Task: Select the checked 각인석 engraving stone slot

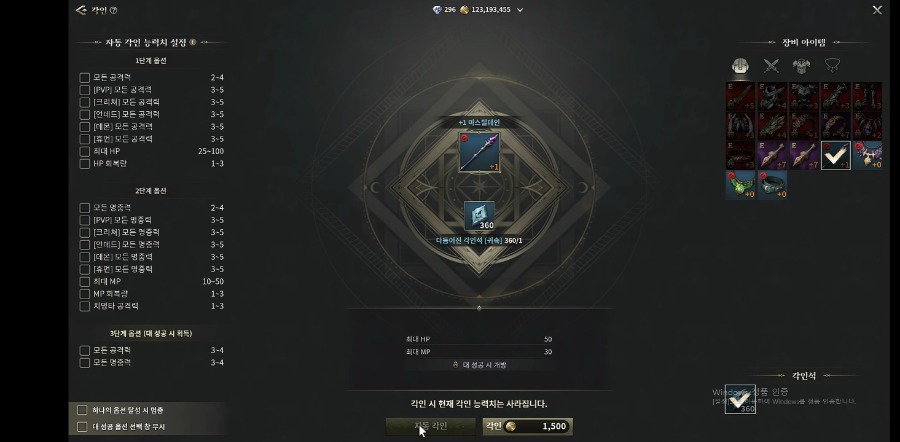Action: pyautogui.click(x=740, y=399)
